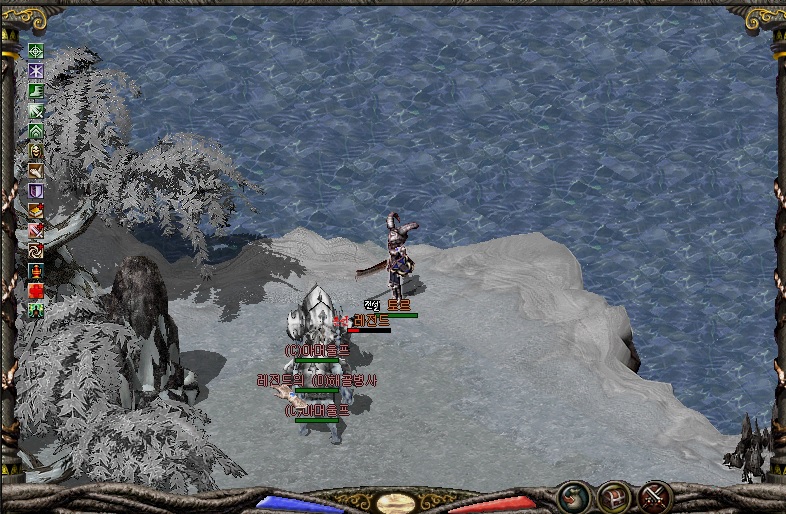Use the green boot speed skill
Viewport: 786px width, 514px height.
coord(36,91)
